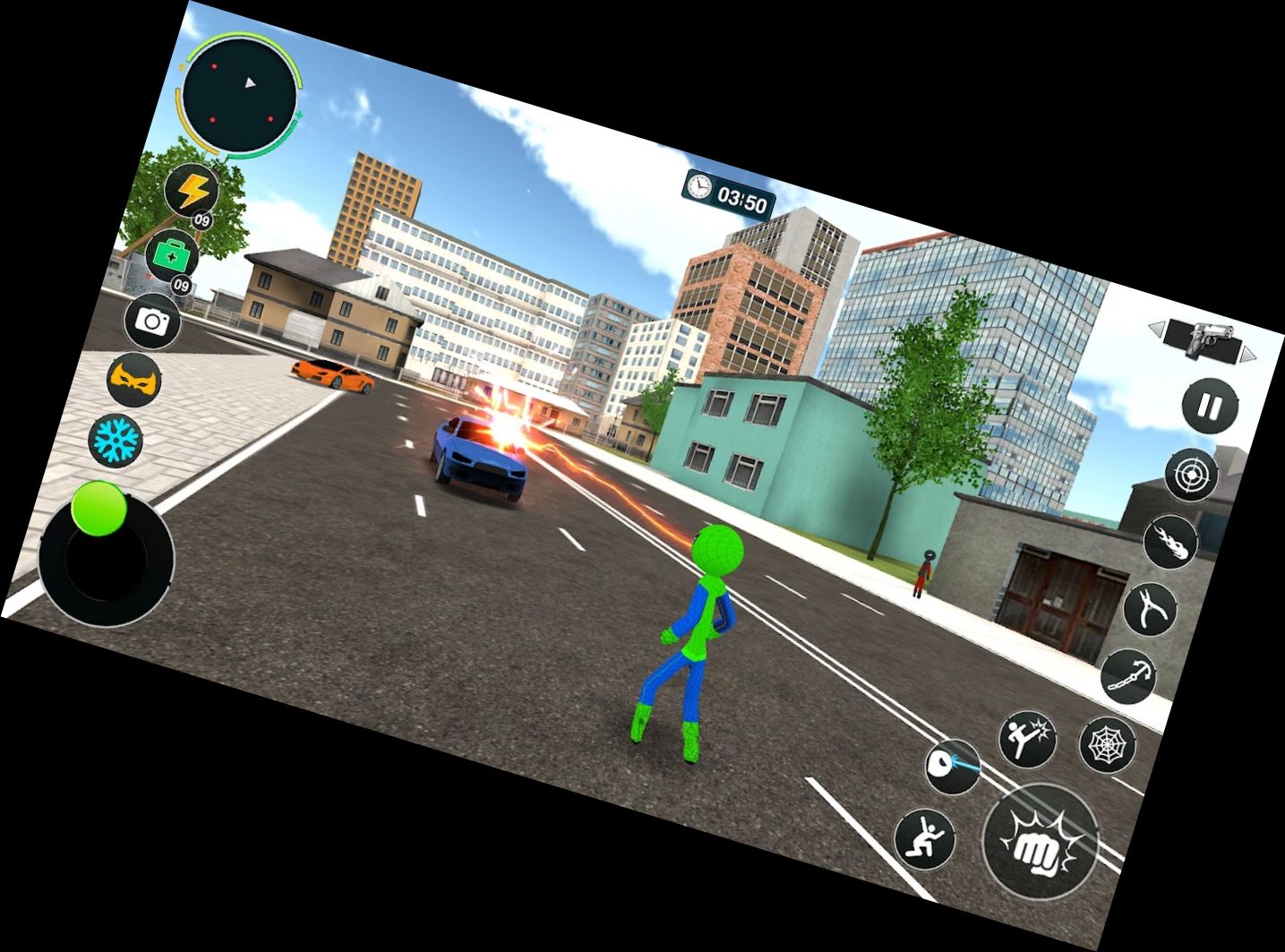The width and height of the screenshot is (1285, 952).
Task: Hit the large fist punch button
Action: click(x=1040, y=842)
